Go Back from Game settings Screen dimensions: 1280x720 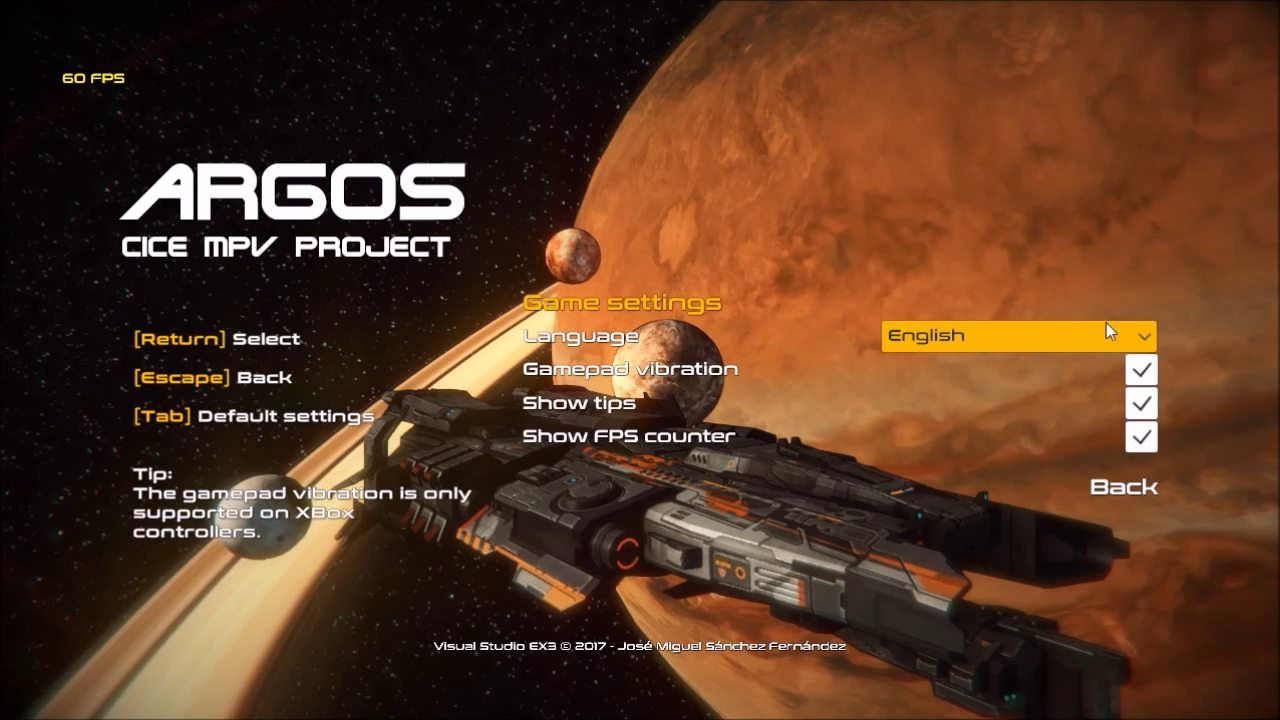click(x=1123, y=487)
